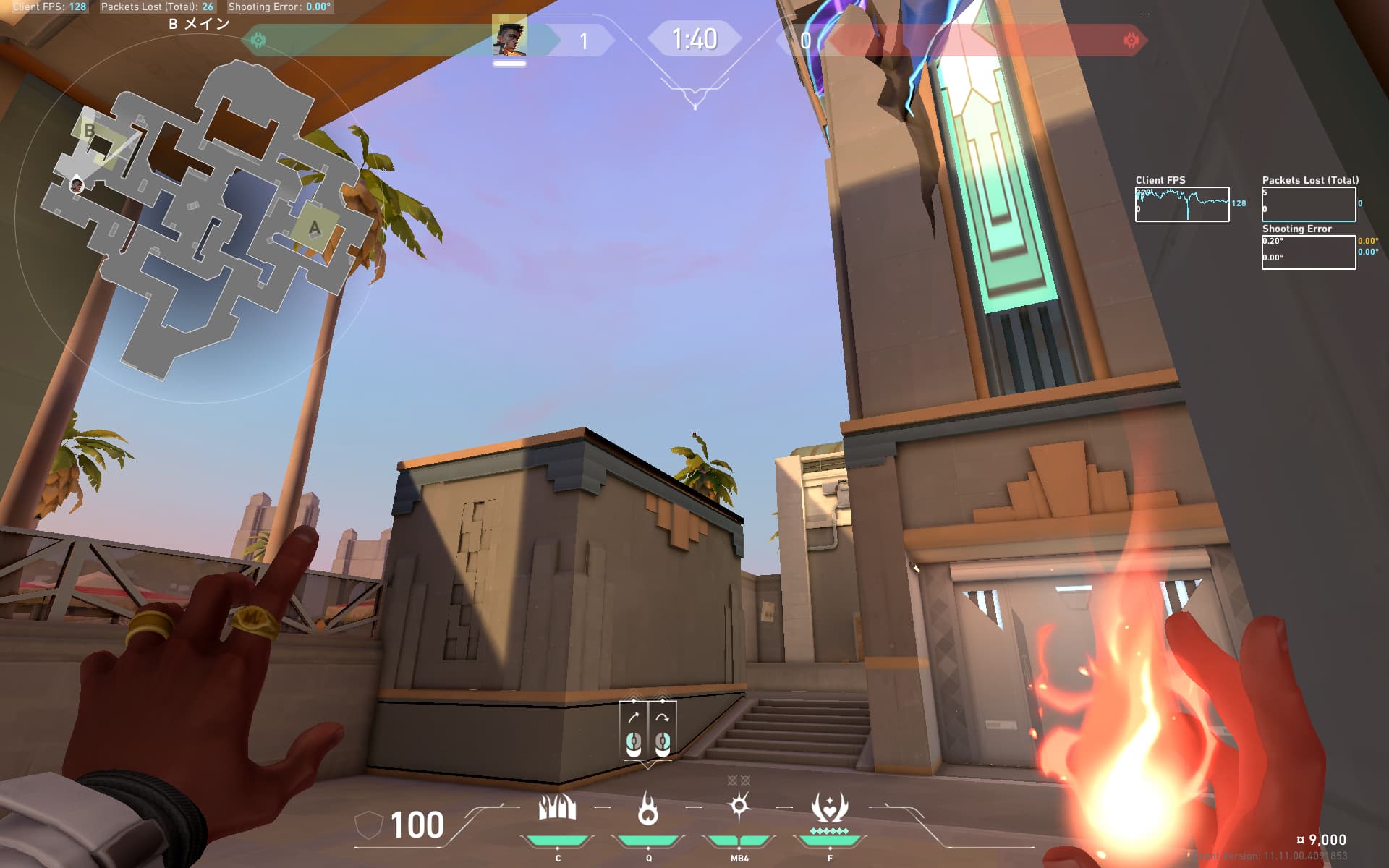
Task: Open the Shooting Error graph
Action: pos(1308,252)
